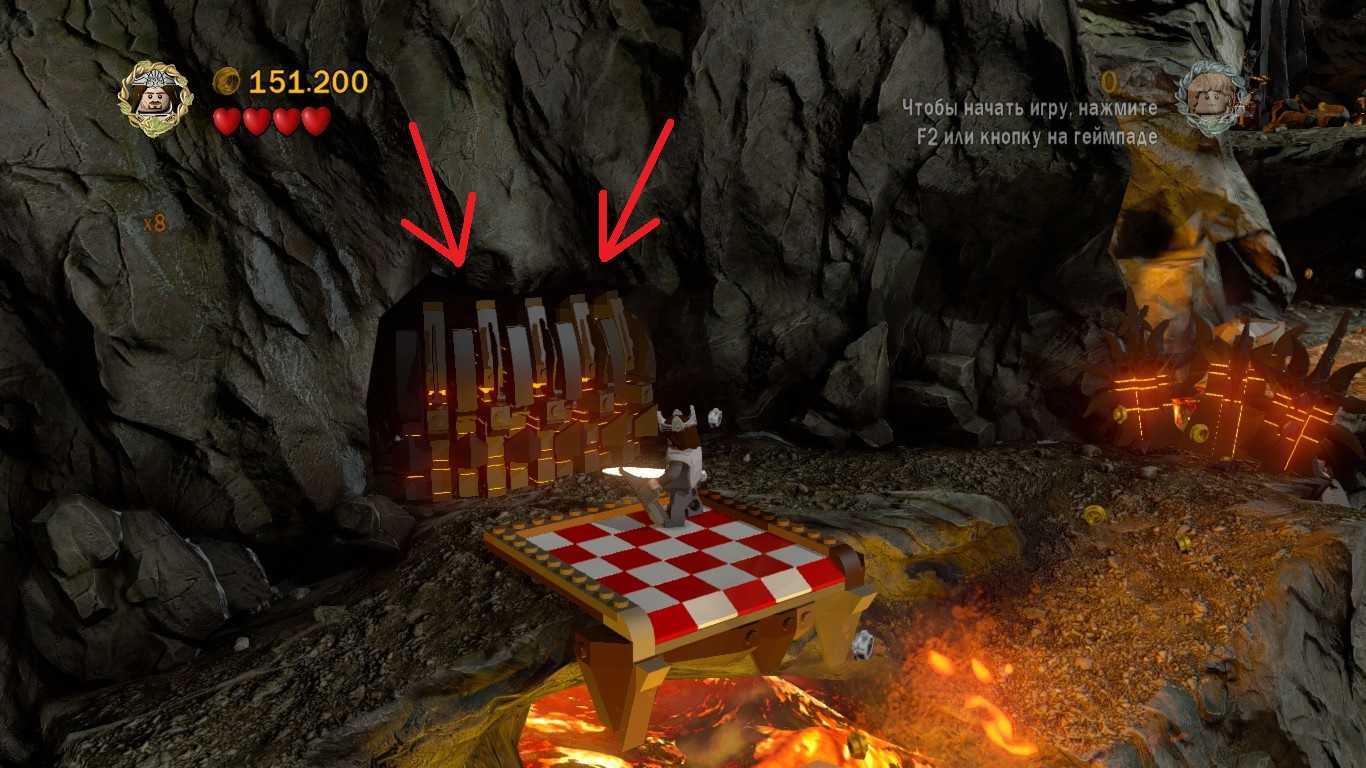Select player one's dwarf character portrait
This screenshot has height=768, width=1366.
tap(154, 98)
